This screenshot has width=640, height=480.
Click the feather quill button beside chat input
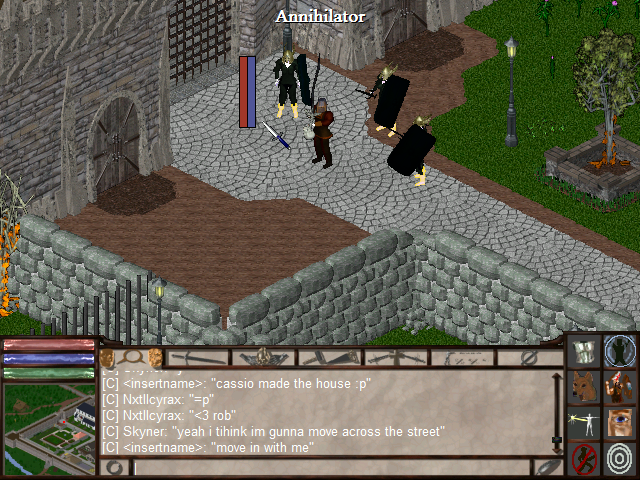(x=546, y=467)
